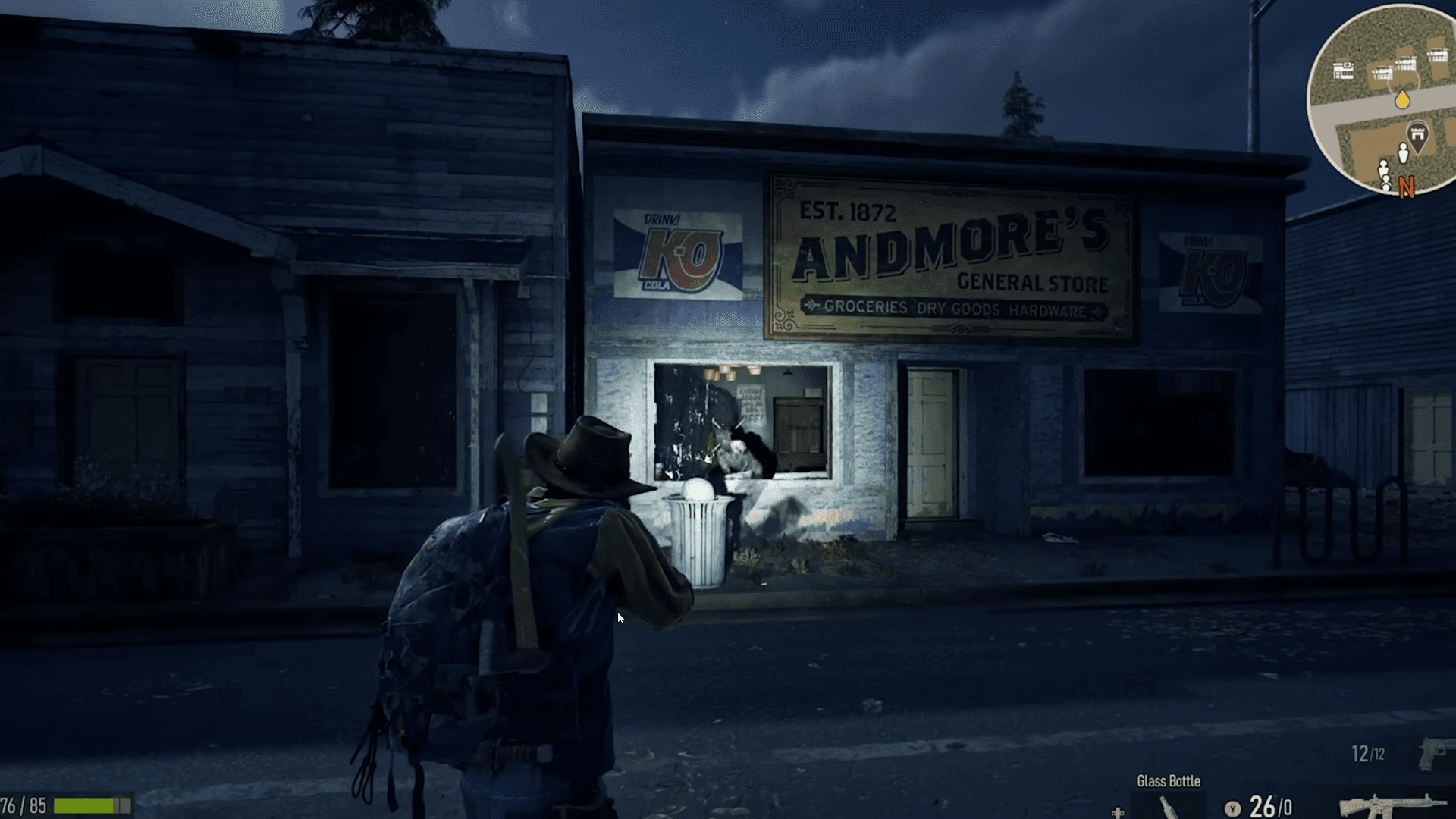Click the 12/12 magazine counter above the pistol
The height and width of the screenshot is (819, 1456).
coord(1369,753)
